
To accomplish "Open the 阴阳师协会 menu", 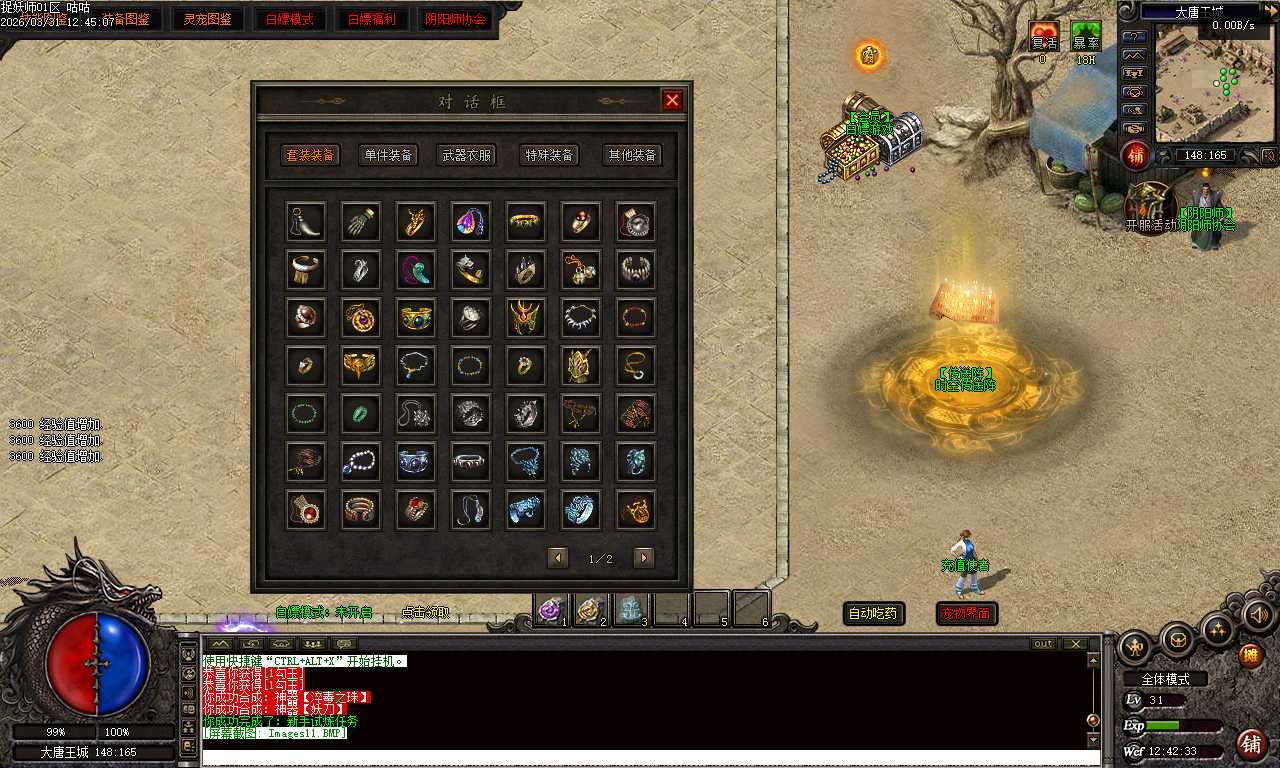I will click(455, 19).
